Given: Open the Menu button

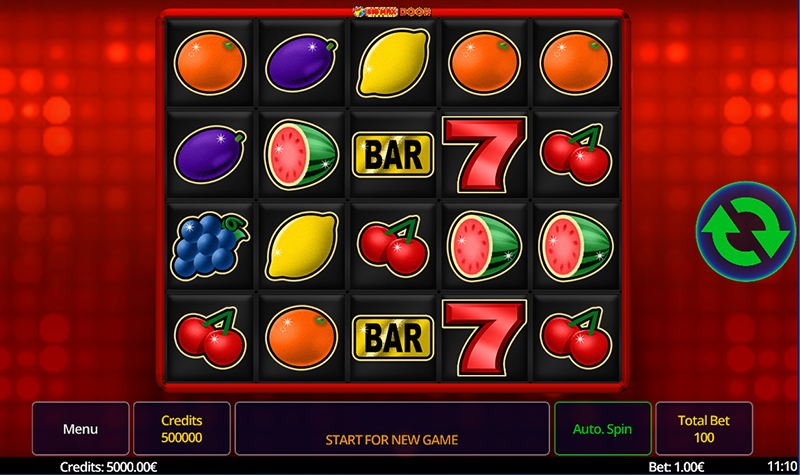Looking at the screenshot, I should click(80, 429).
